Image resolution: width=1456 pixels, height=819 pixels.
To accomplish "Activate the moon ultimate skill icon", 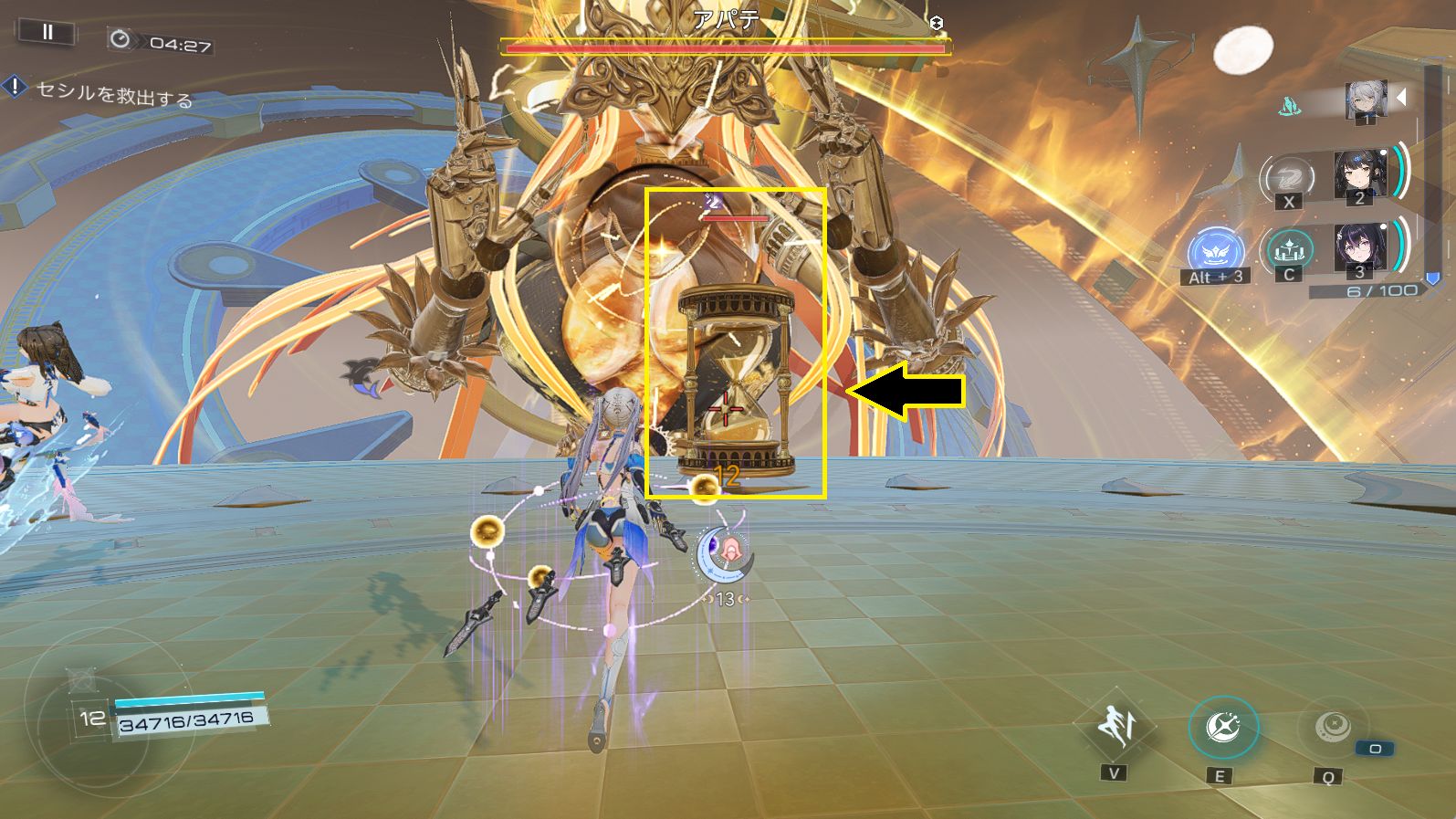I will (x=1328, y=728).
